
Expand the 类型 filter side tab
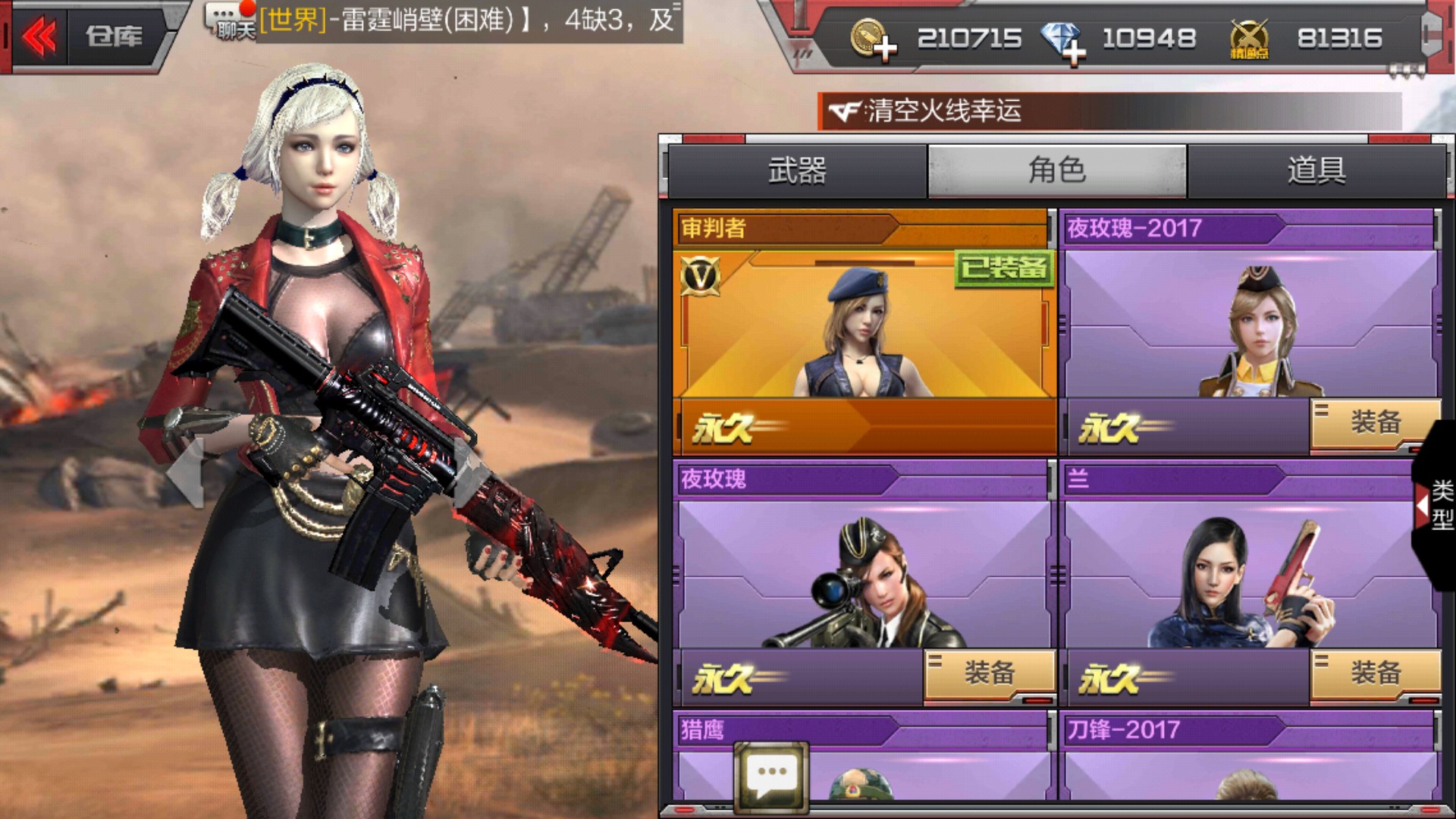(x=1436, y=504)
